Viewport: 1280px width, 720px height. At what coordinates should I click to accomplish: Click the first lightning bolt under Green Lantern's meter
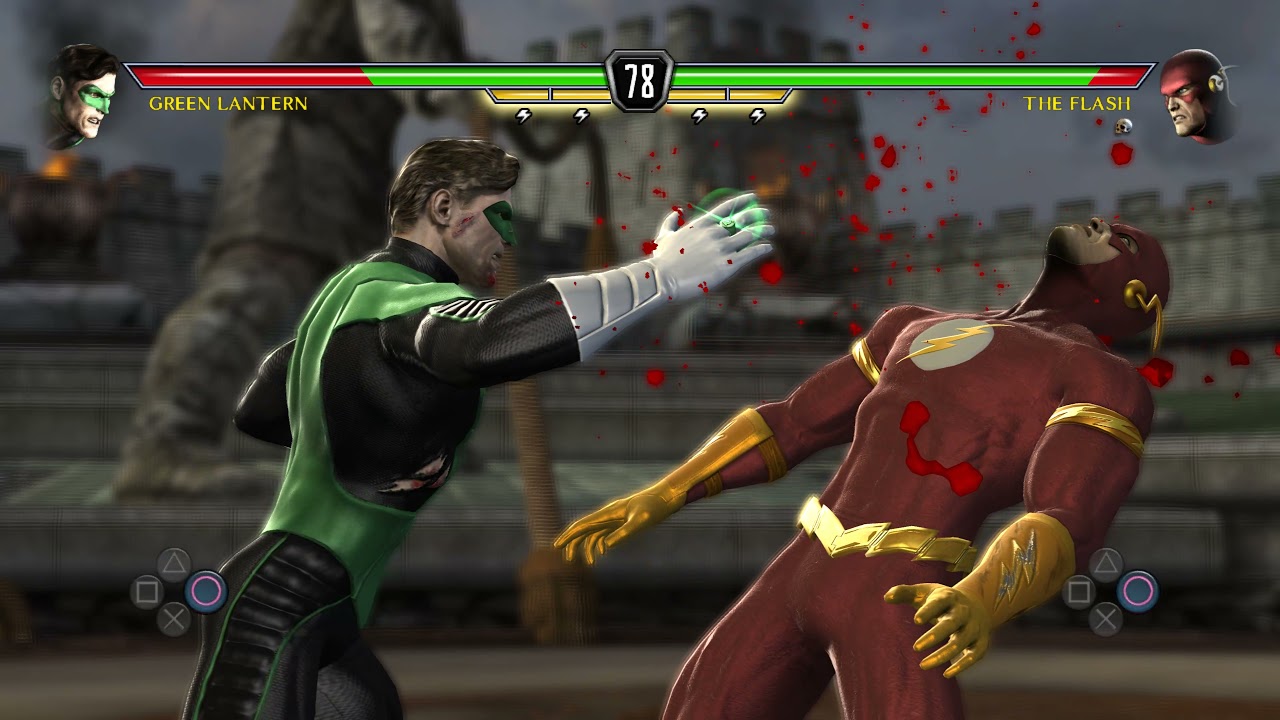[522, 116]
